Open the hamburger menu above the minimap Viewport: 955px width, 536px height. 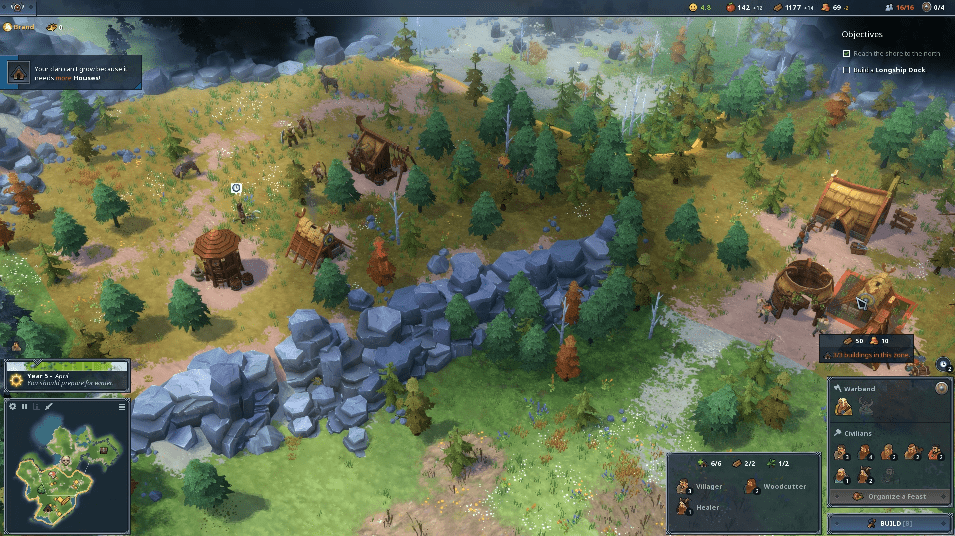coord(123,407)
